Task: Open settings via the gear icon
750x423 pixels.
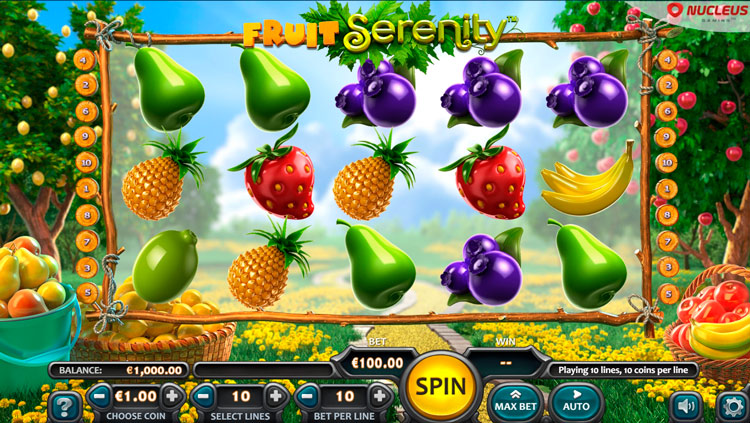Action: pyautogui.click(x=732, y=405)
